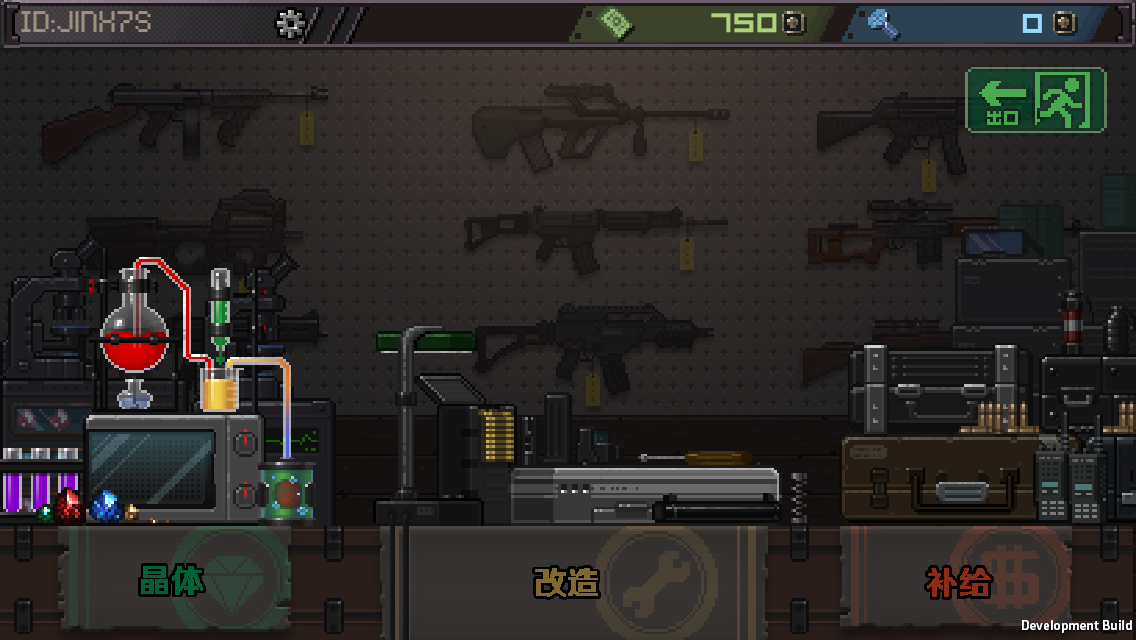Open settings with the gear icon
Viewport: 1136px width, 640px height.
(x=290, y=23)
